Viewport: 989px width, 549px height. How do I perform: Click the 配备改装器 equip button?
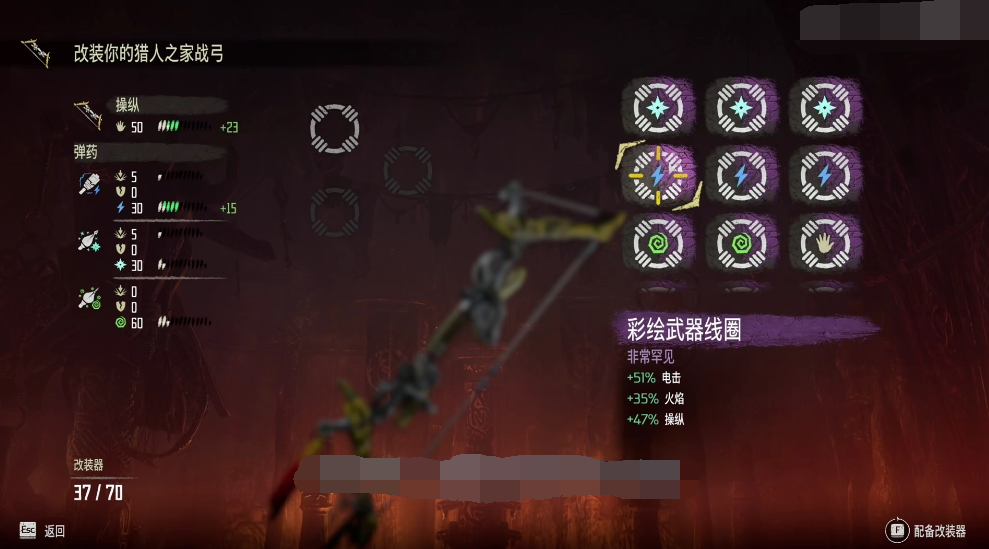926,531
